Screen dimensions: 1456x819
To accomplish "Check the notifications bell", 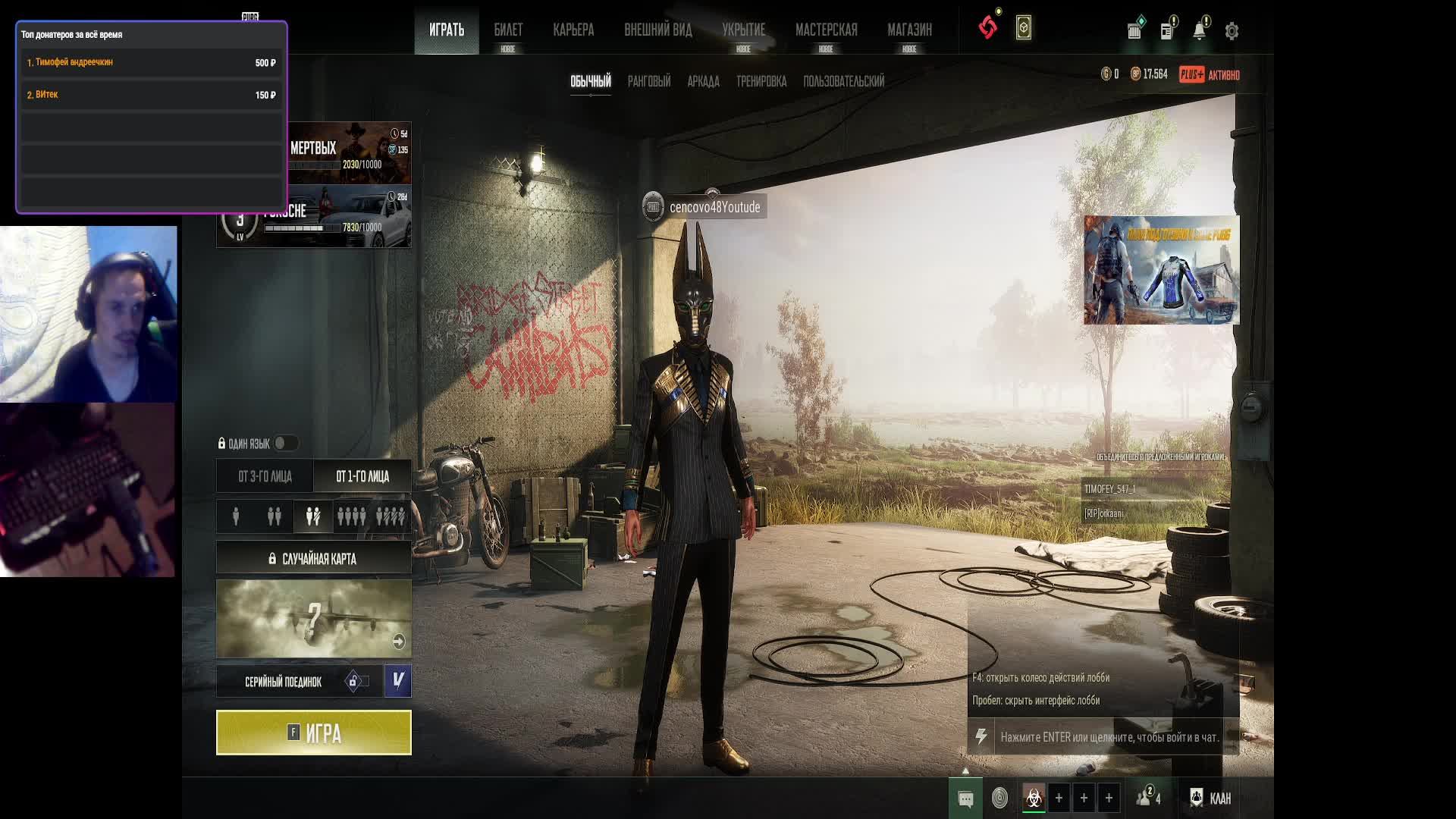I will 1199,31.
